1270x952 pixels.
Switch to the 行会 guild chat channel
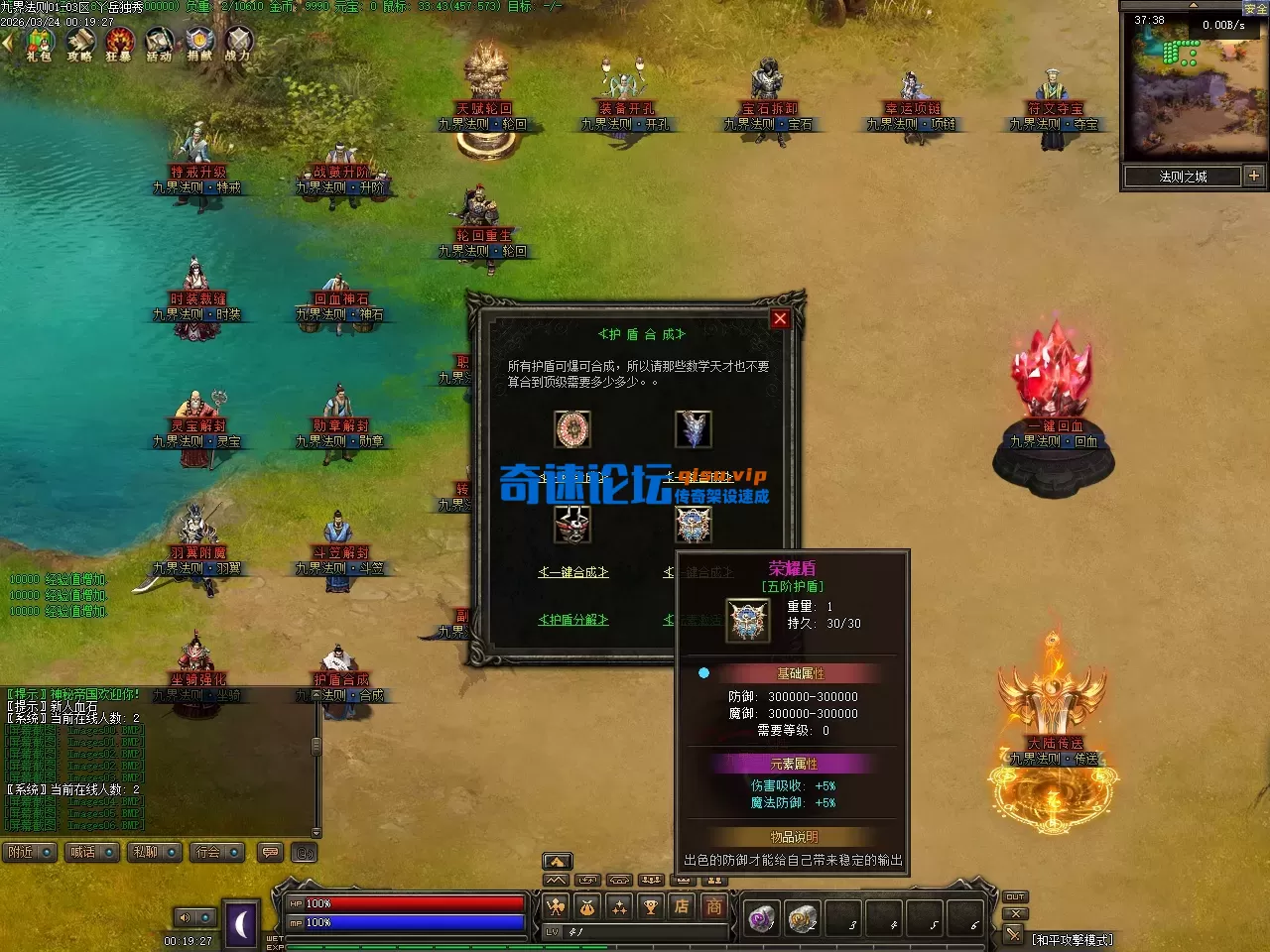pyautogui.click(x=216, y=852)
